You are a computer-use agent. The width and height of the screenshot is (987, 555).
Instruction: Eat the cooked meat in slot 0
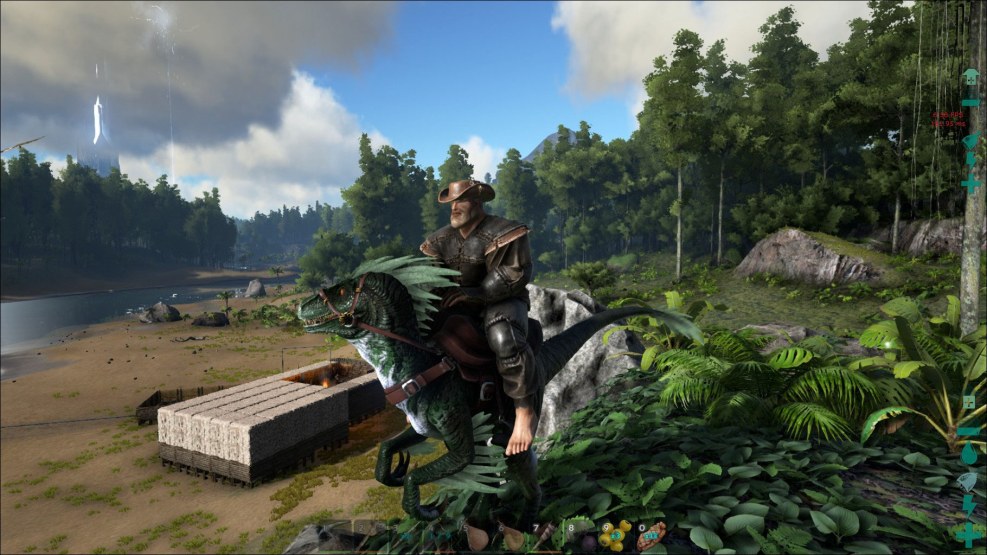[x=651, y=537]
